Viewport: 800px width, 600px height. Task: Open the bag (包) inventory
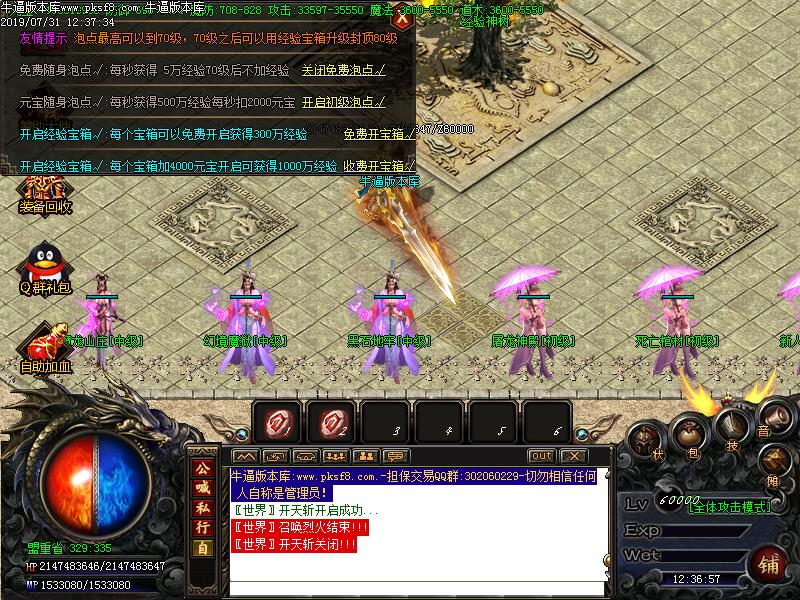coord(692,433)
